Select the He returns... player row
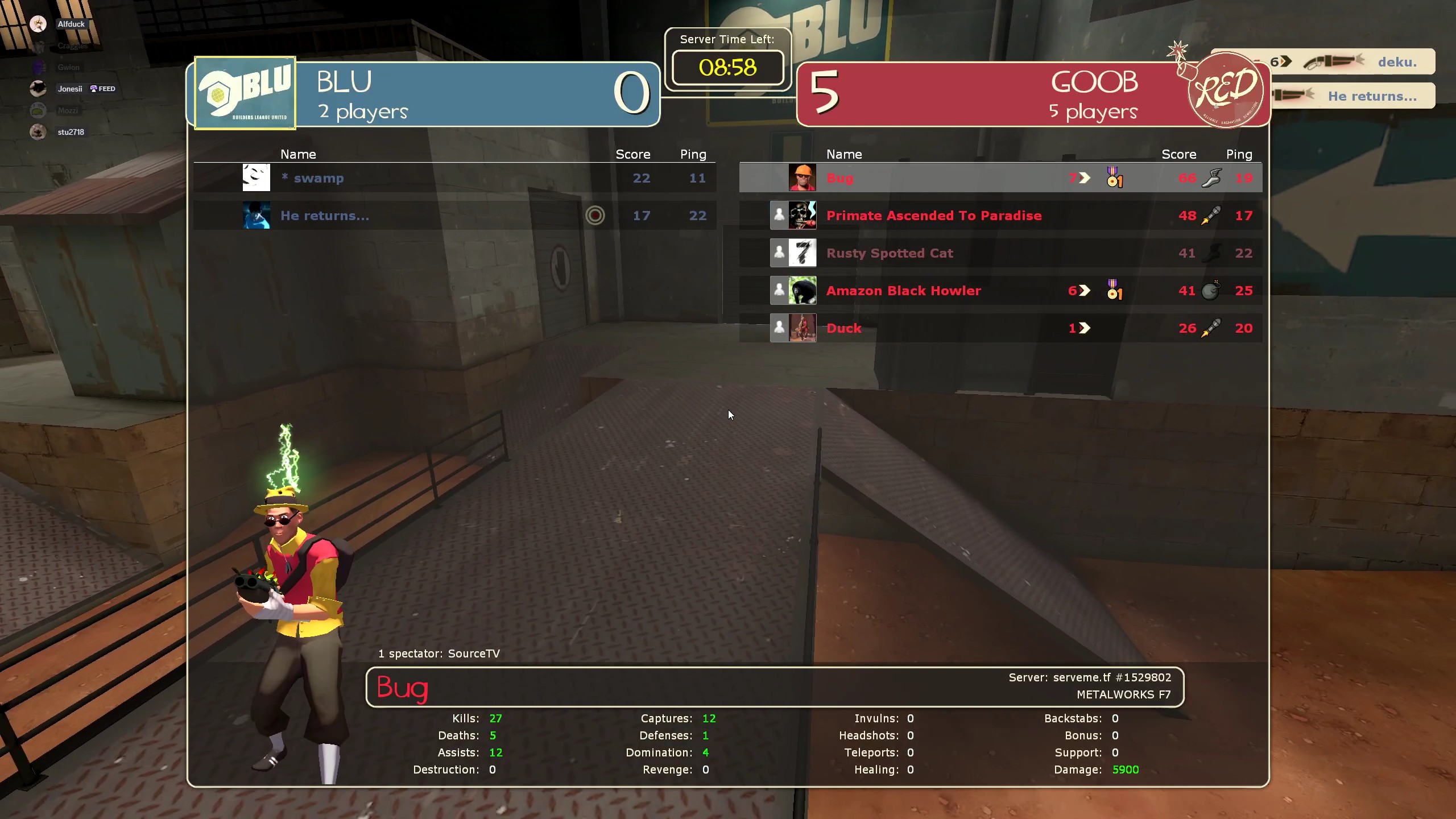This screenshot has width=1456, height=819. coord(454,216)
